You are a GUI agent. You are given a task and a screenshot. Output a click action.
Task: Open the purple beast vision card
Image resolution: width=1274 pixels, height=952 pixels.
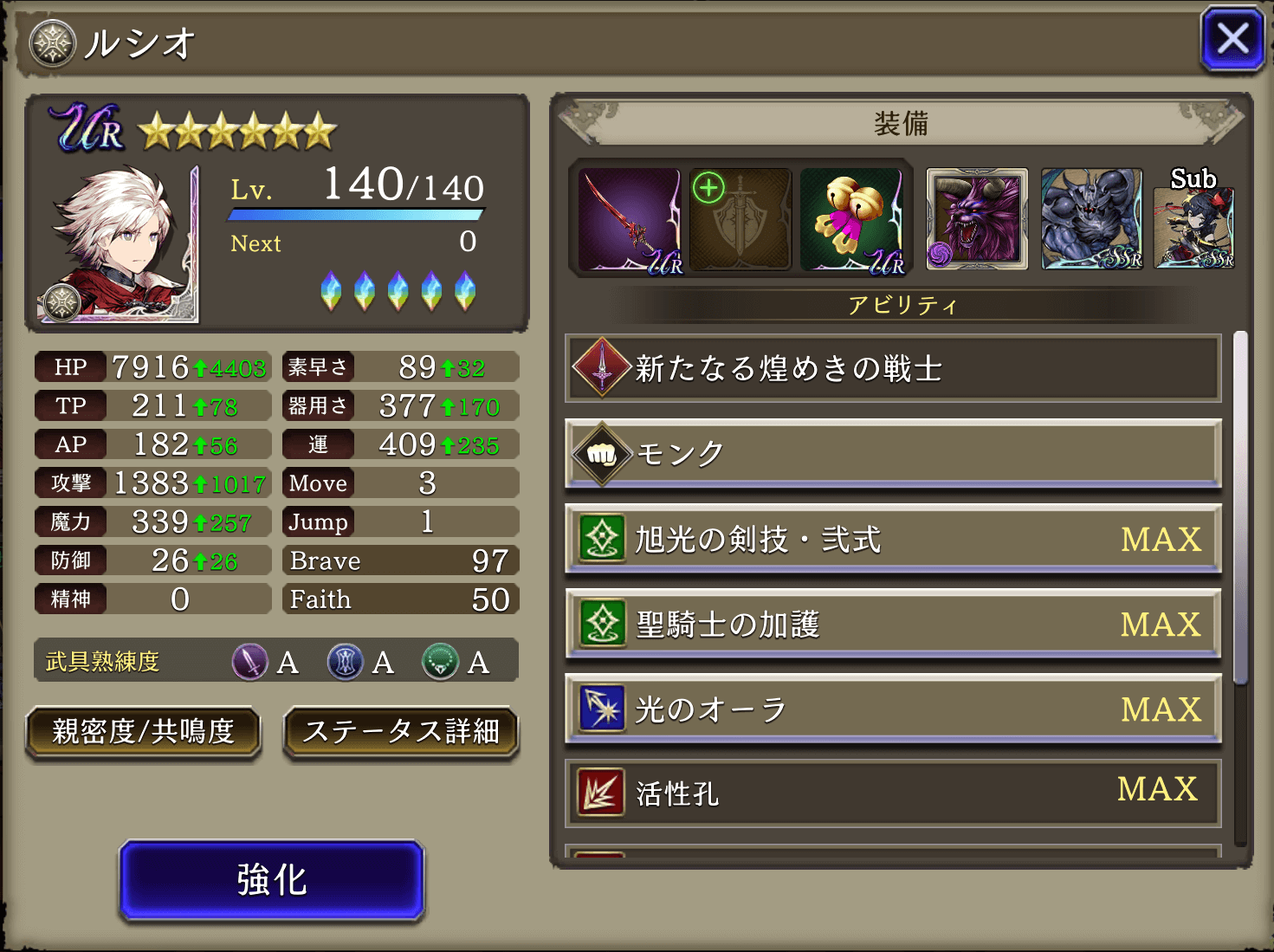tap(976, 217)
